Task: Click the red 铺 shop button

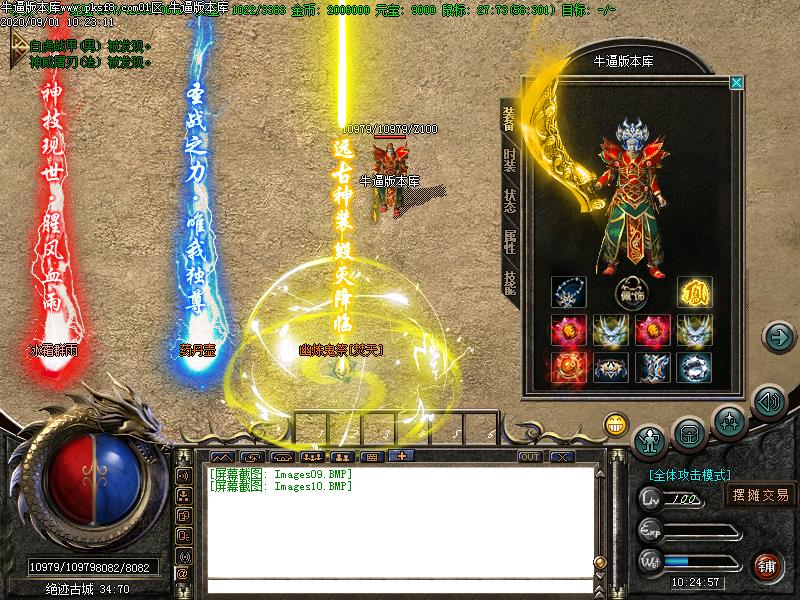Action: (767, 565)
